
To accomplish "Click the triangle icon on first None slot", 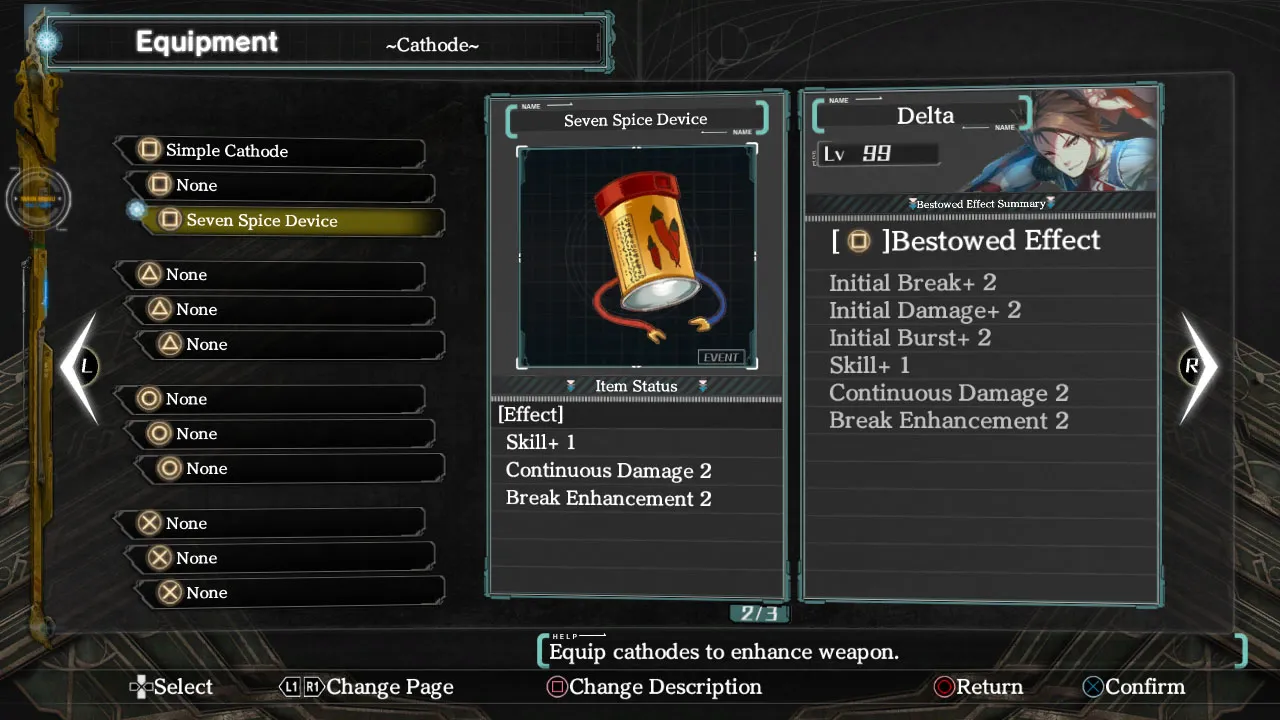I will click(152, 274).
